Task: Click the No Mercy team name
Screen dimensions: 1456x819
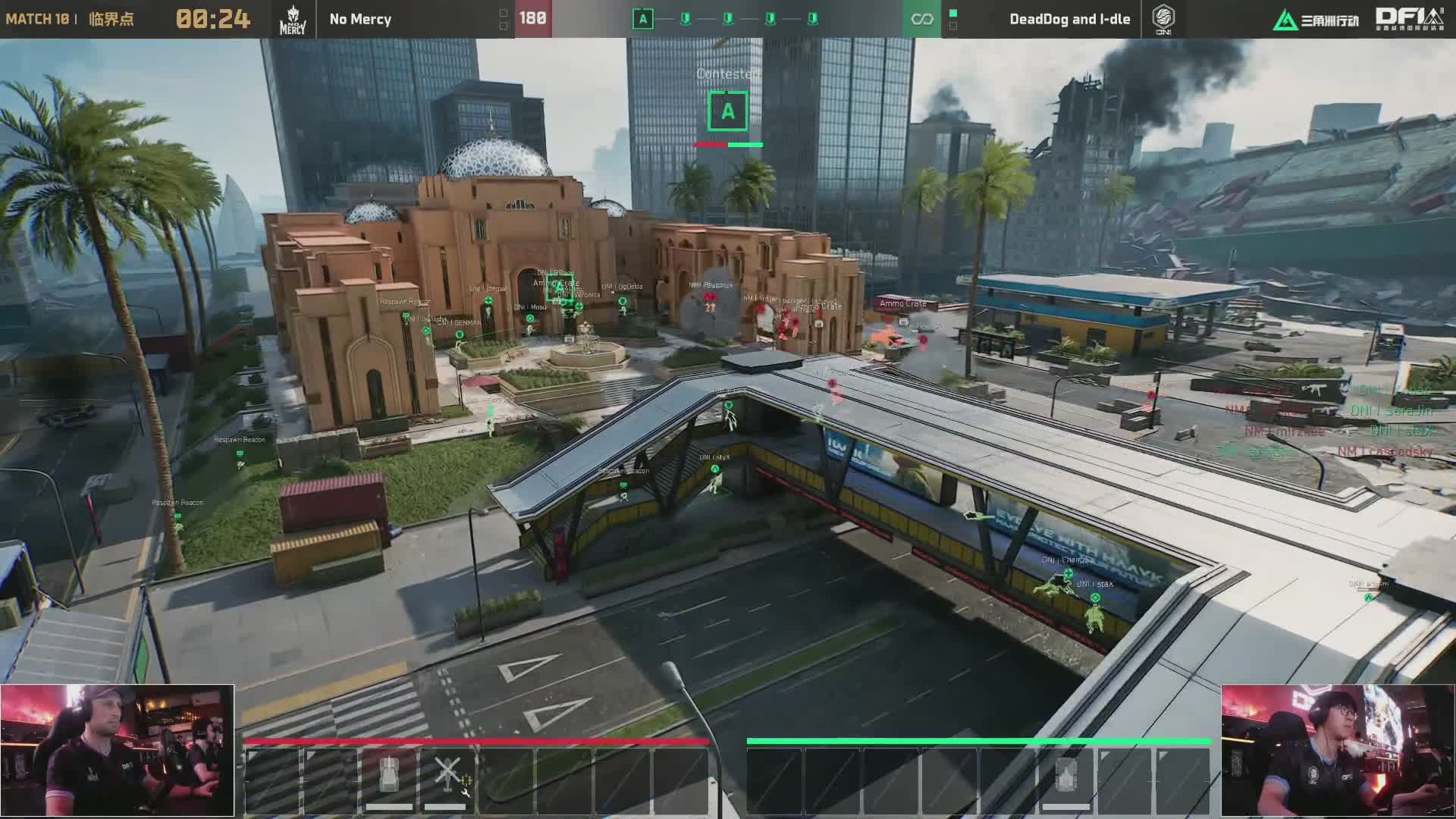Action: pos(360,20)
